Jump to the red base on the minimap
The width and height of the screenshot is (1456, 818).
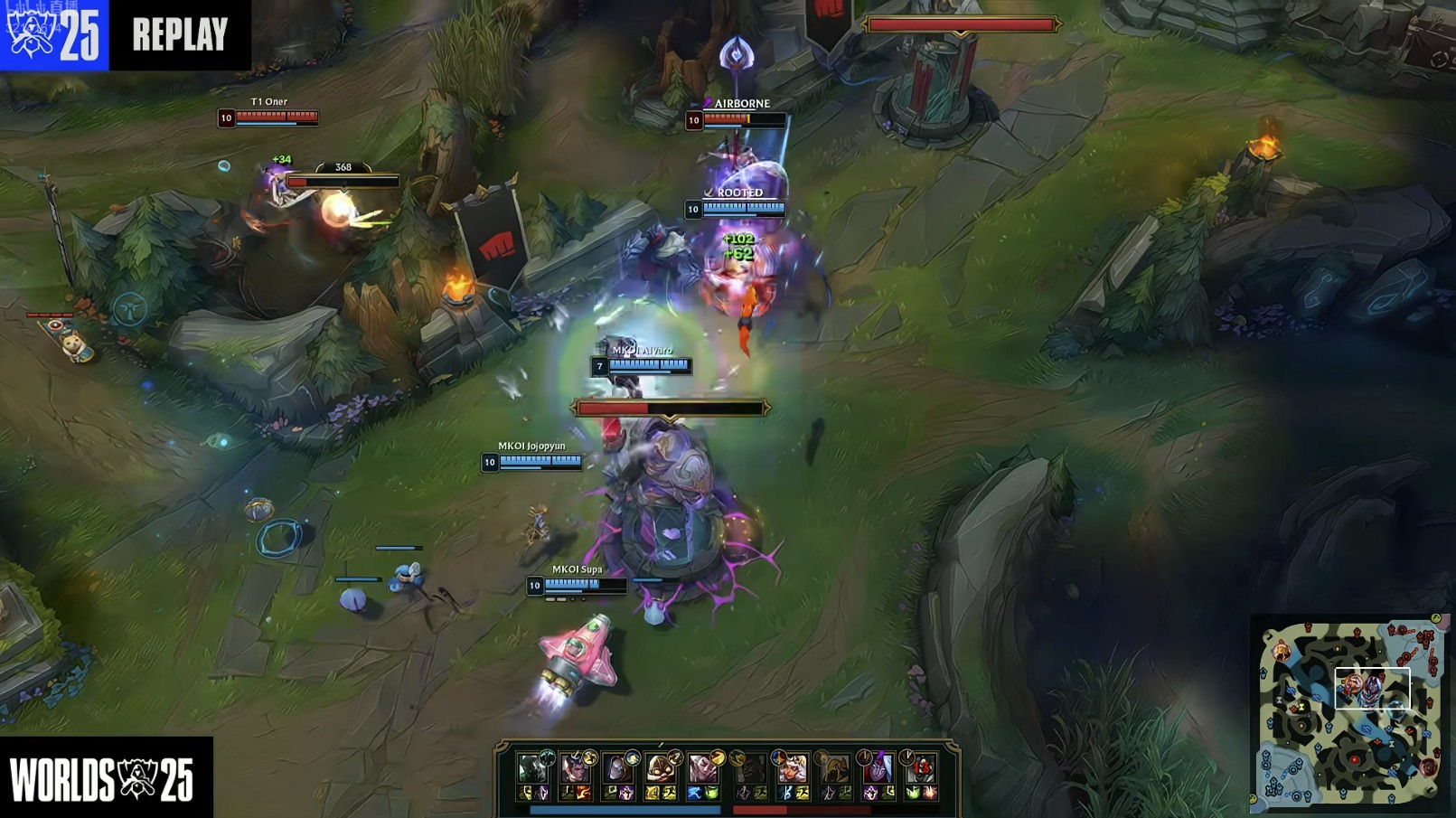pos(1425,636)
